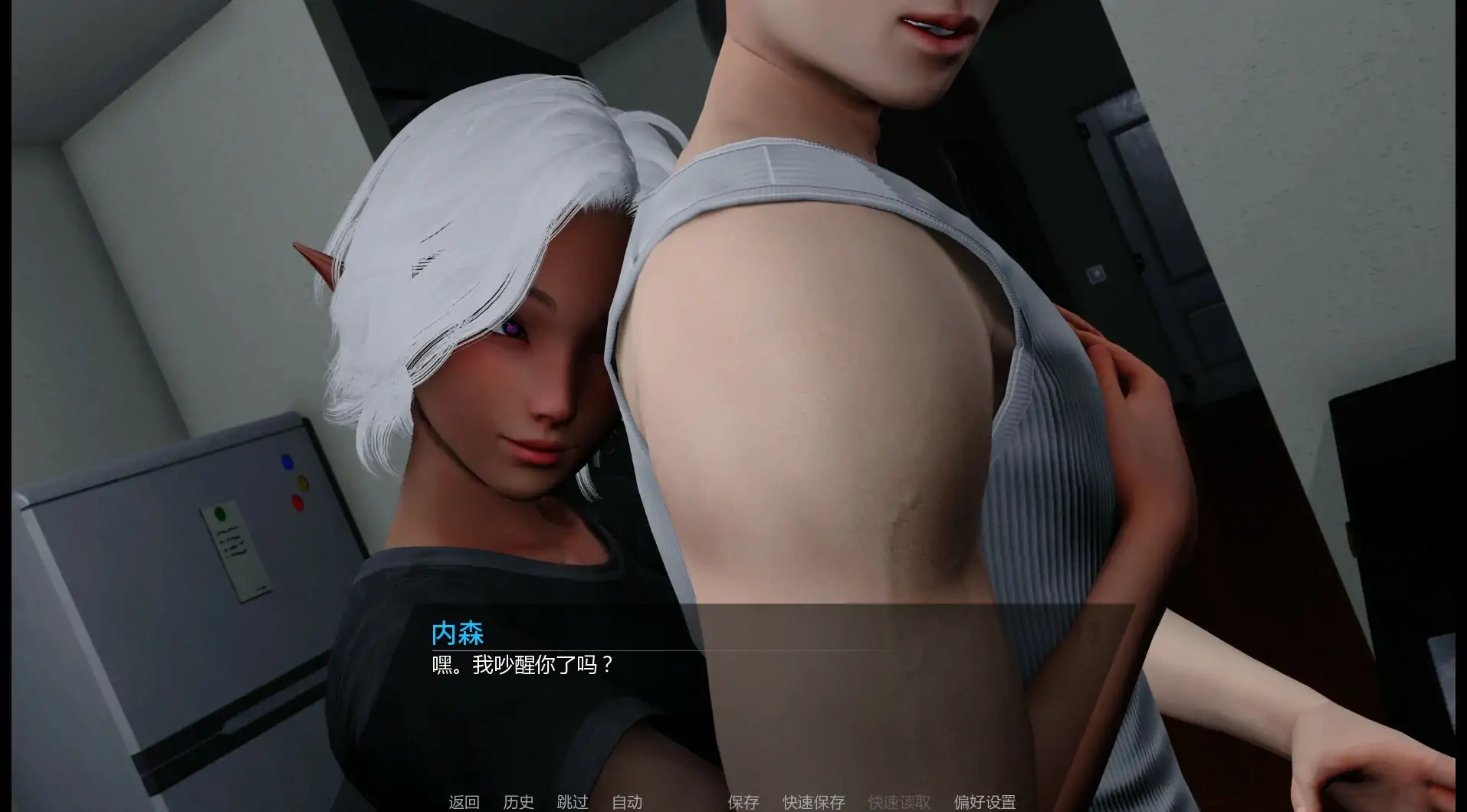Click 返回 at the far left of the quick menu
Viewport: 1467px width, 812px height.
(463, 803)
